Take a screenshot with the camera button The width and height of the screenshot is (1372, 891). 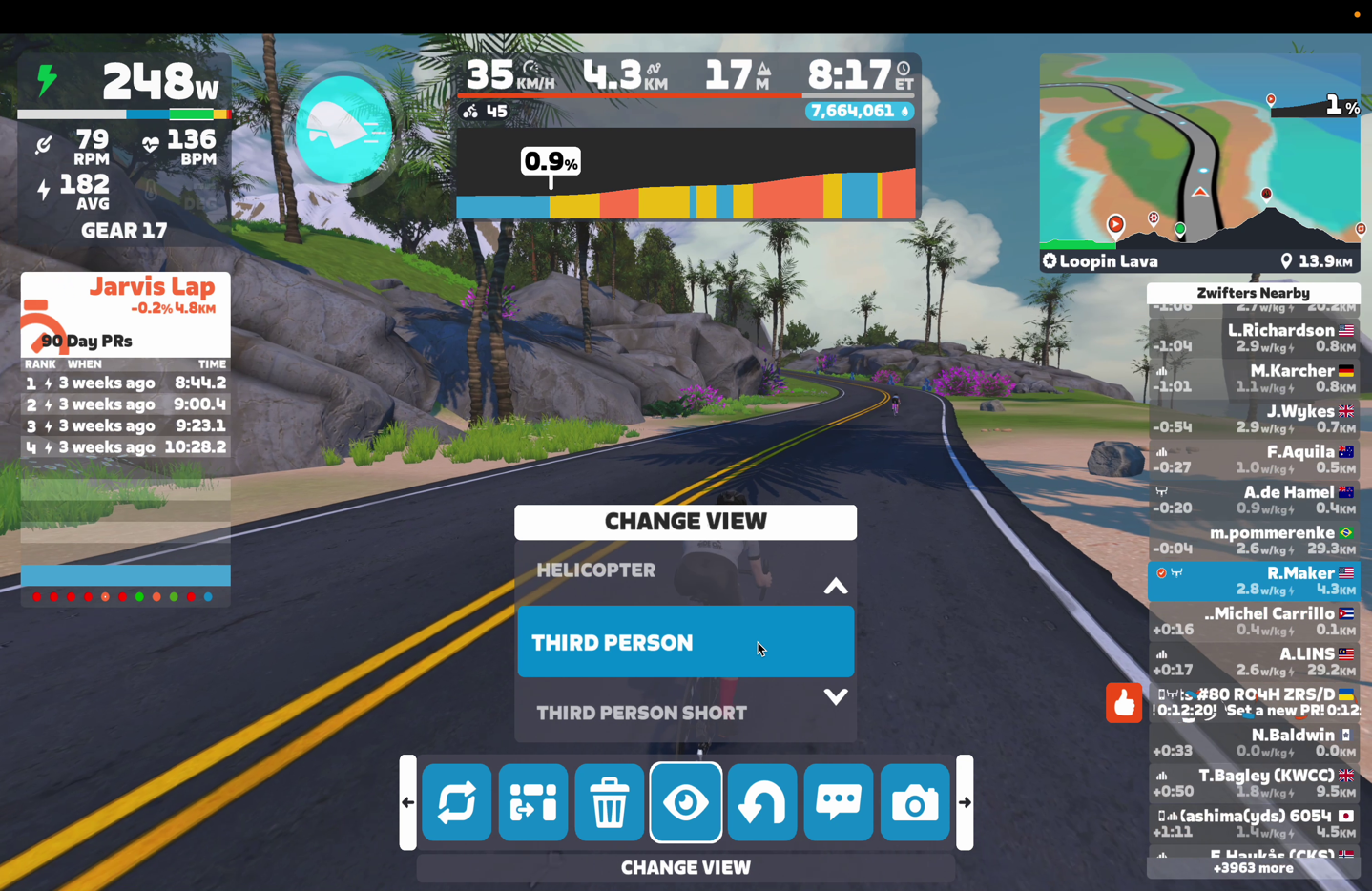pos(915,803)
